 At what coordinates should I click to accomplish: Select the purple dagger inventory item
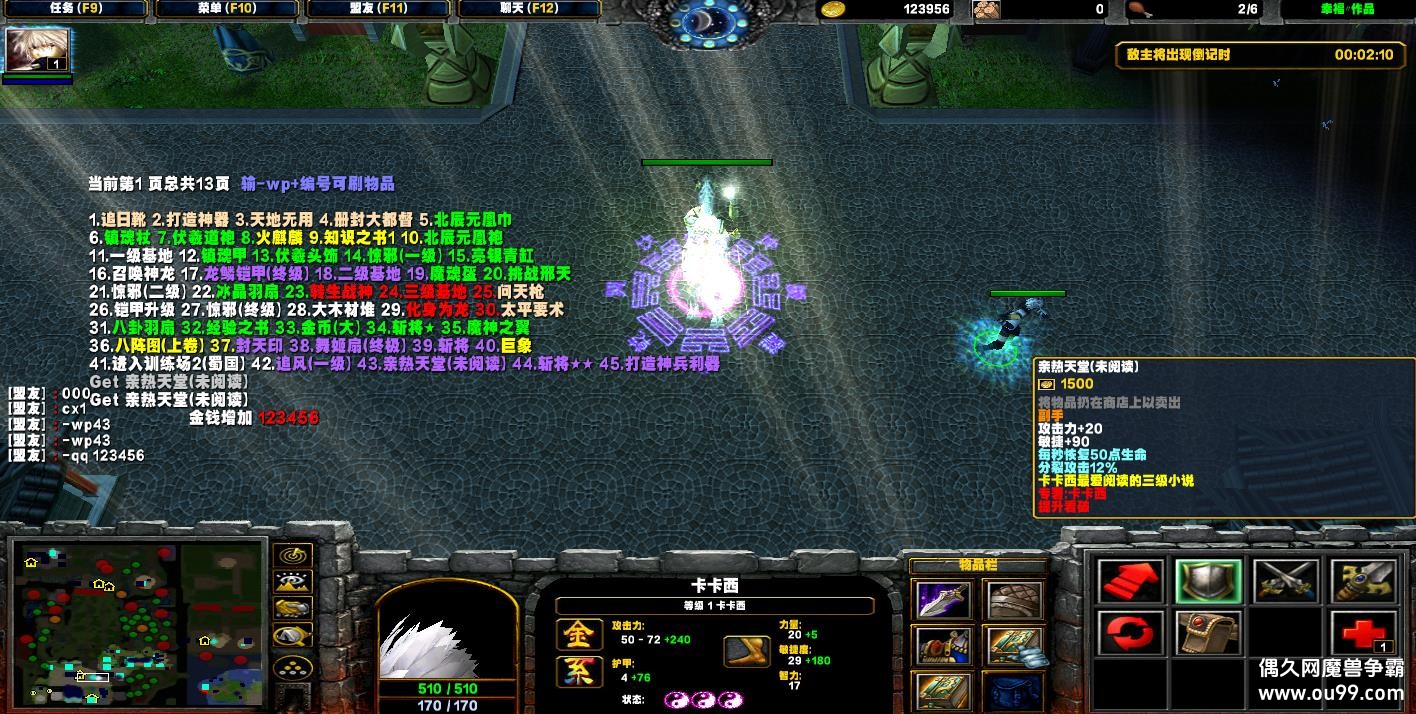(x=943, y=601)
